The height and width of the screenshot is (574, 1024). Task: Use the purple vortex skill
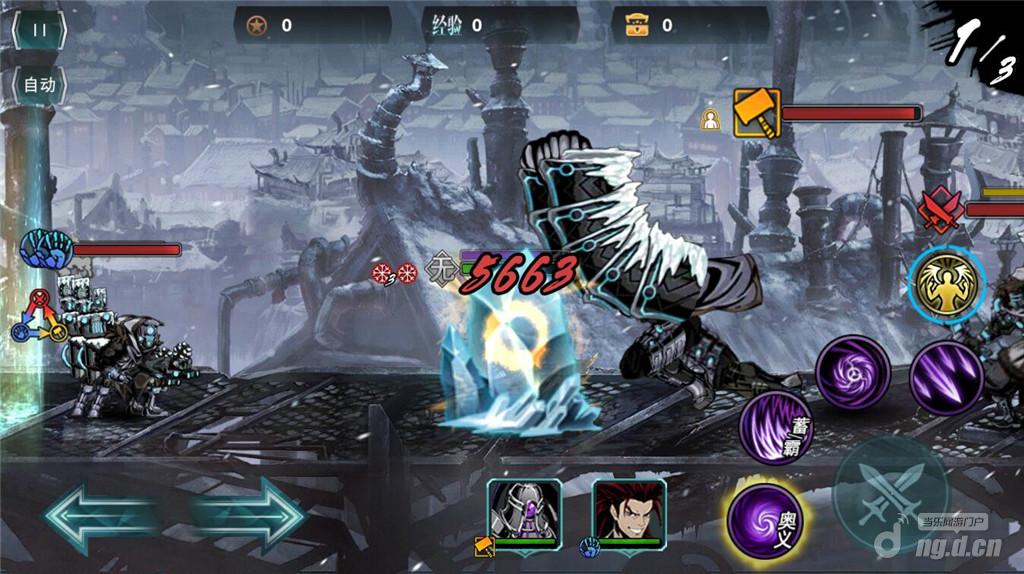(x=852, y=373)
